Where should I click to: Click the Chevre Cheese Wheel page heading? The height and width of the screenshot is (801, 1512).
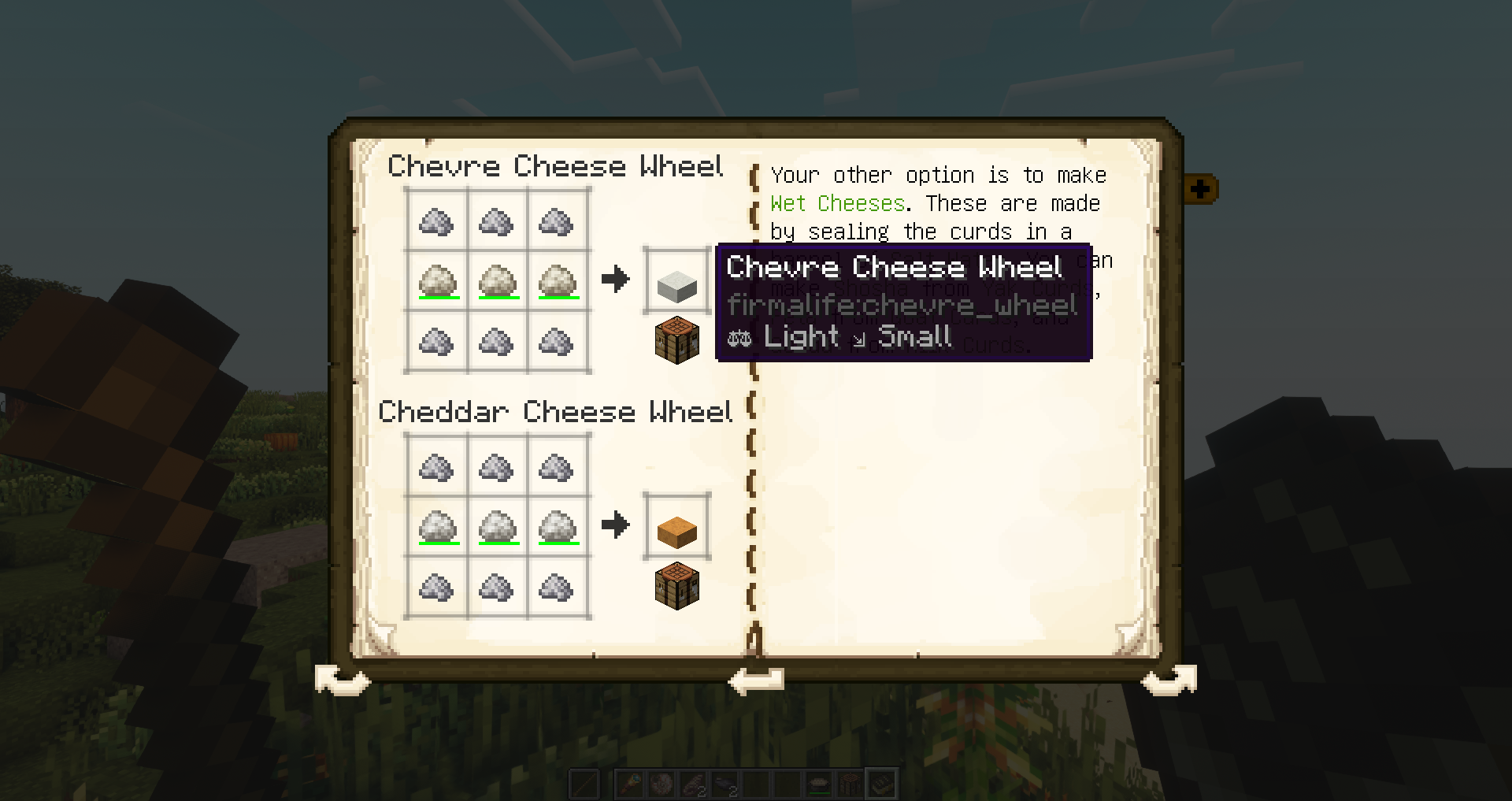(x=558, y=166)
